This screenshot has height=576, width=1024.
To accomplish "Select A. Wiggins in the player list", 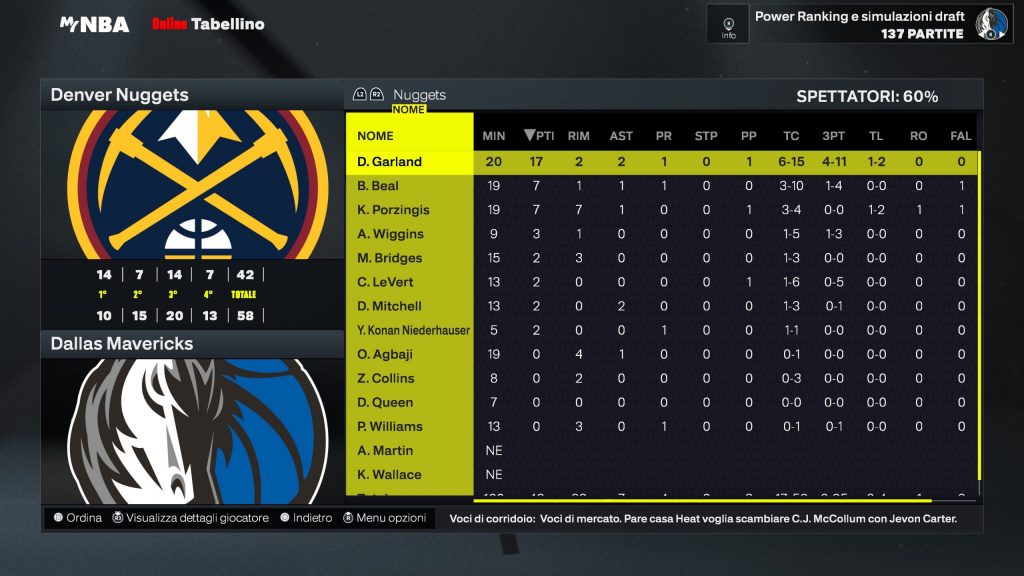I will pyautogui.click(x=390, y=234).
